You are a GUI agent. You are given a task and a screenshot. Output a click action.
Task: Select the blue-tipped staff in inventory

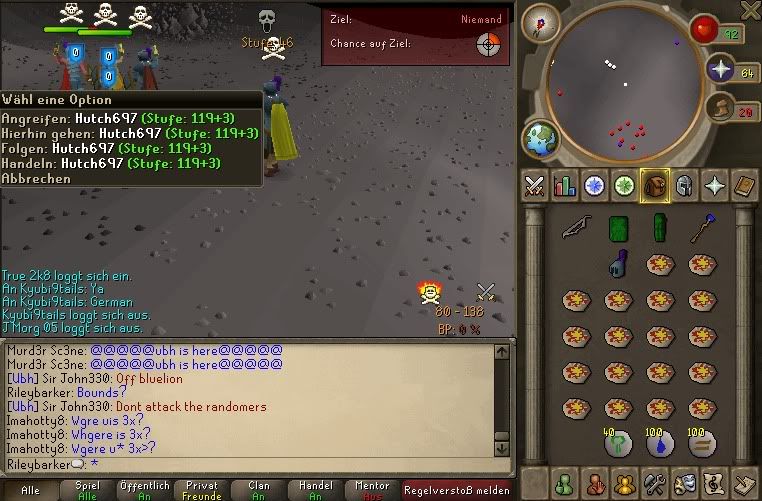click(x=701, y=228)
